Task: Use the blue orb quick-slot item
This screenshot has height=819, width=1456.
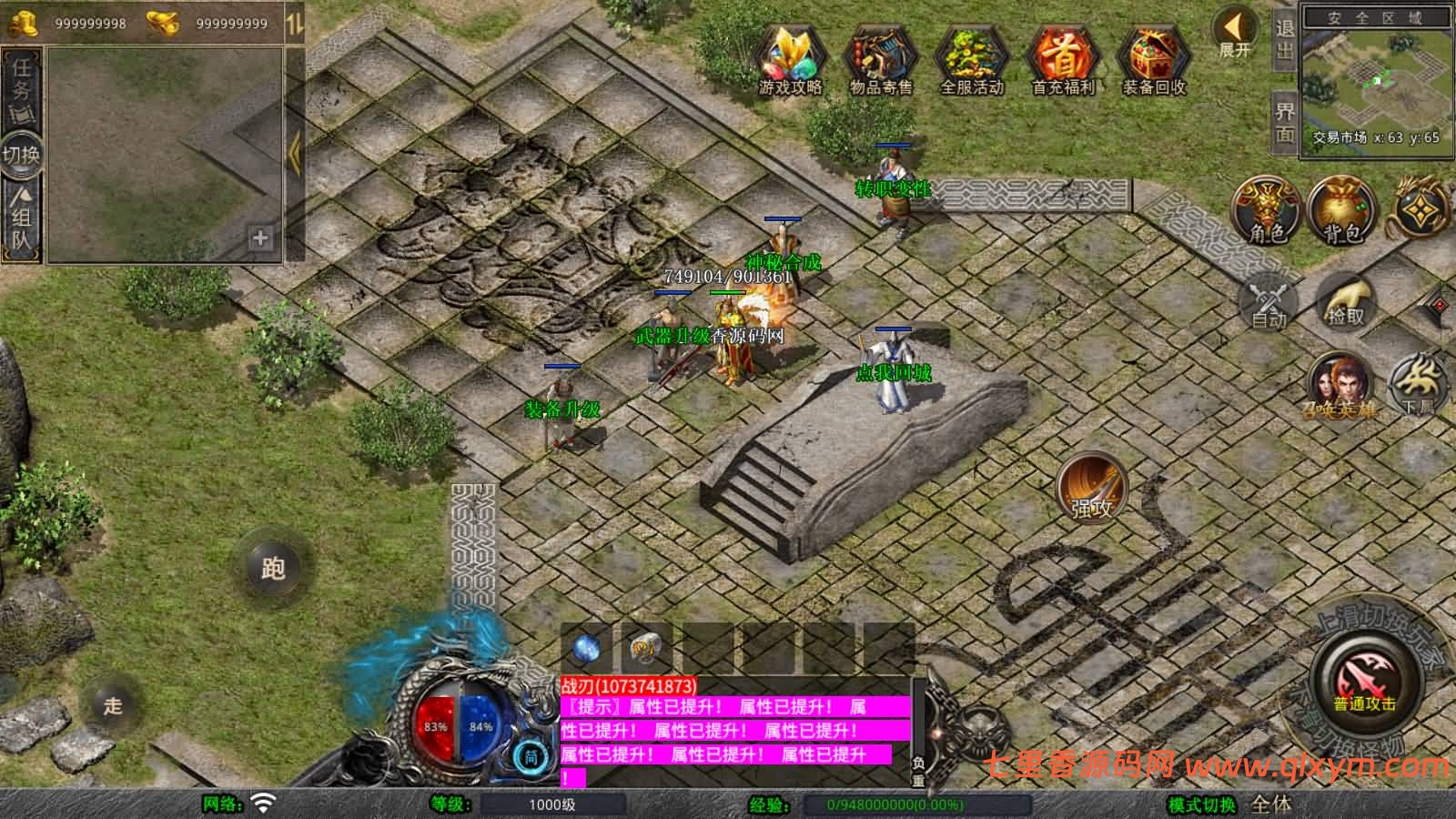Action: point(587,649)
